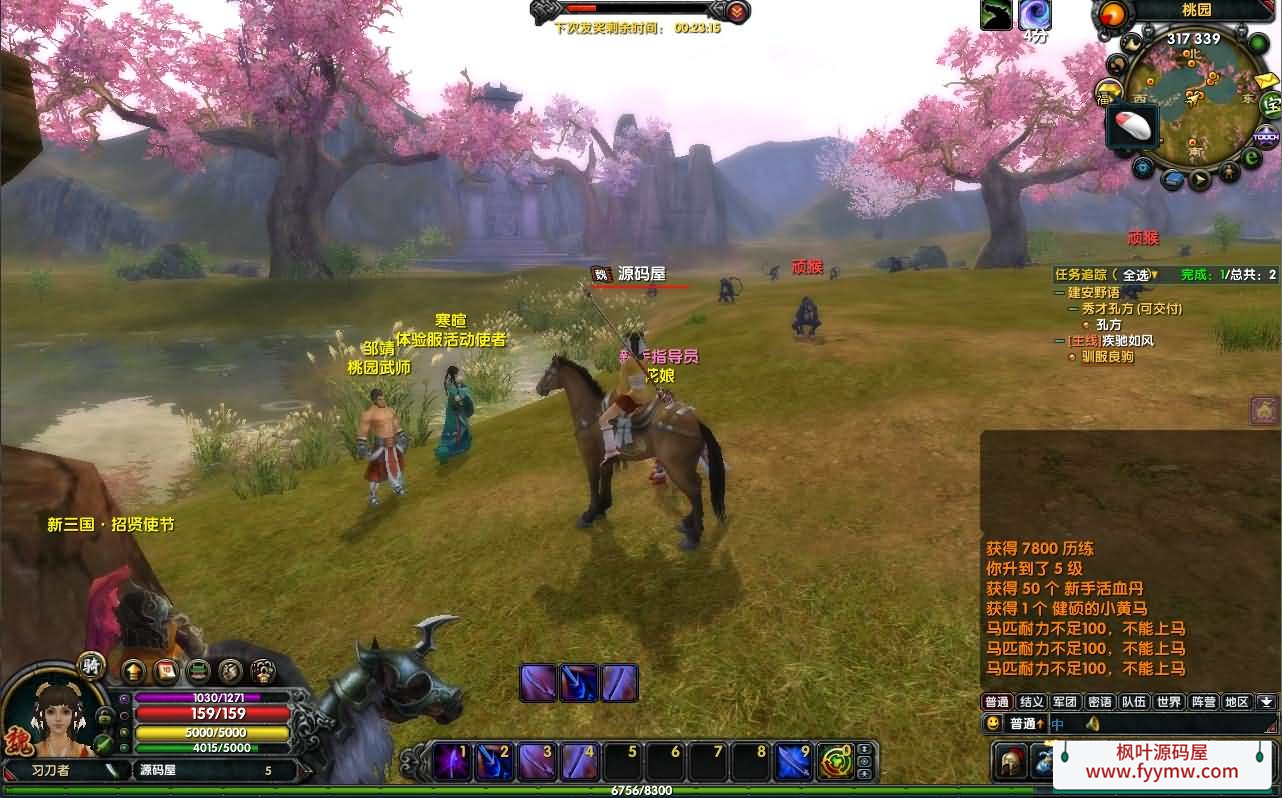Select the 密语 whisper chat tab
The image size is (1282, 798).
coord(1099,702)
